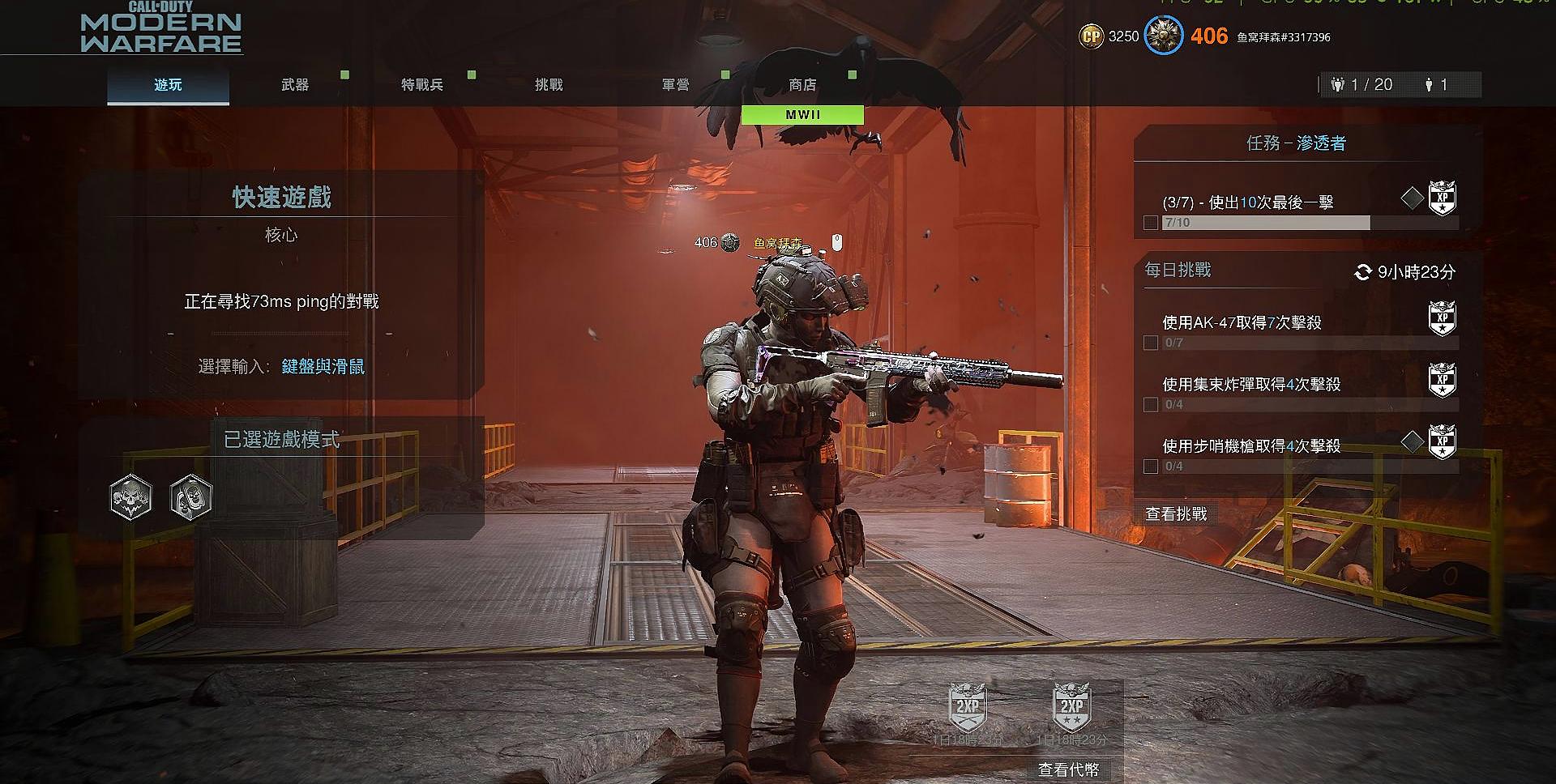
Task: Change input via 鍵盤與滑鼠 link
Action: [x=323, y=367]
